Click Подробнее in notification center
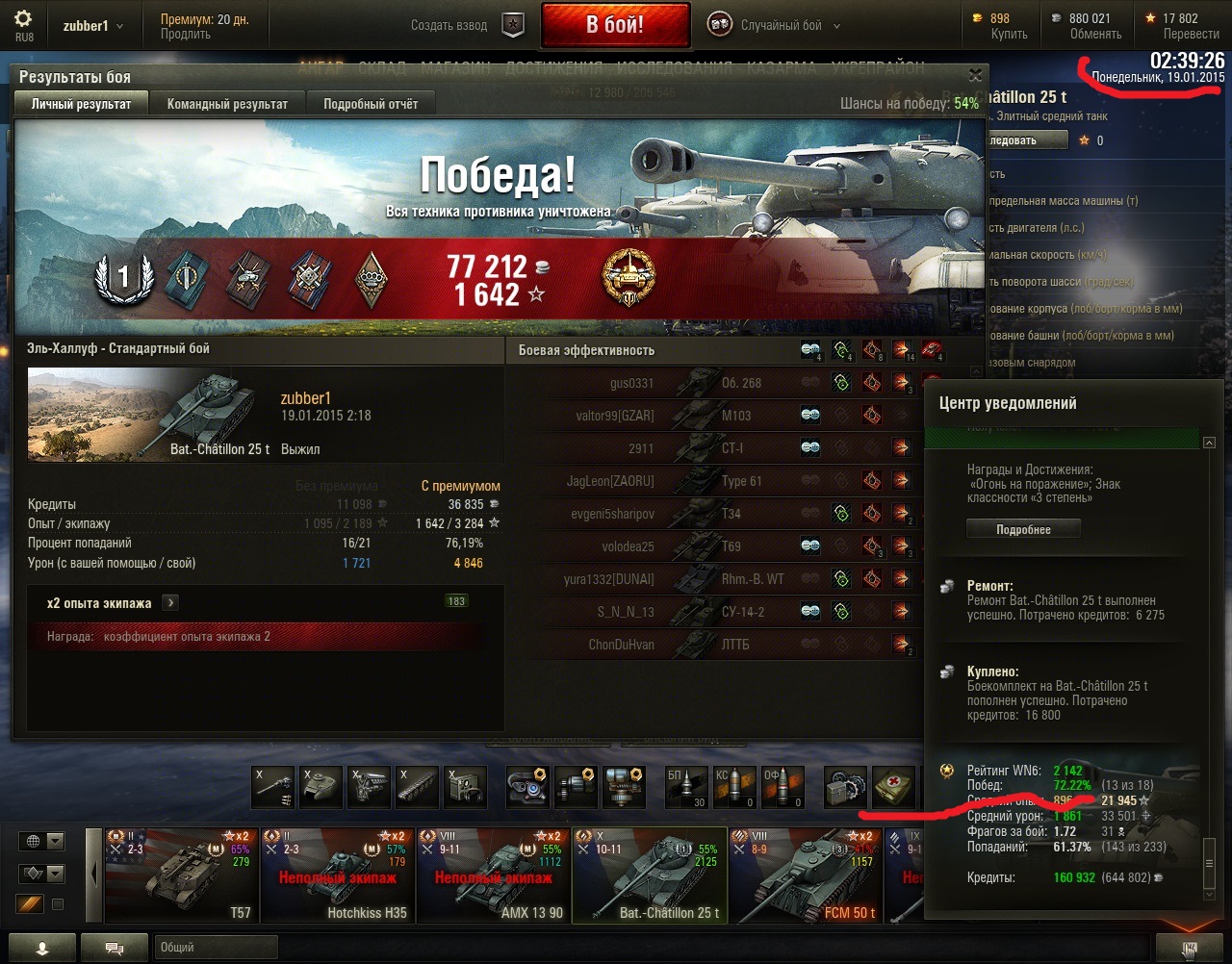The width and height of the screenshot is (1232, 964). (1023, 529)
